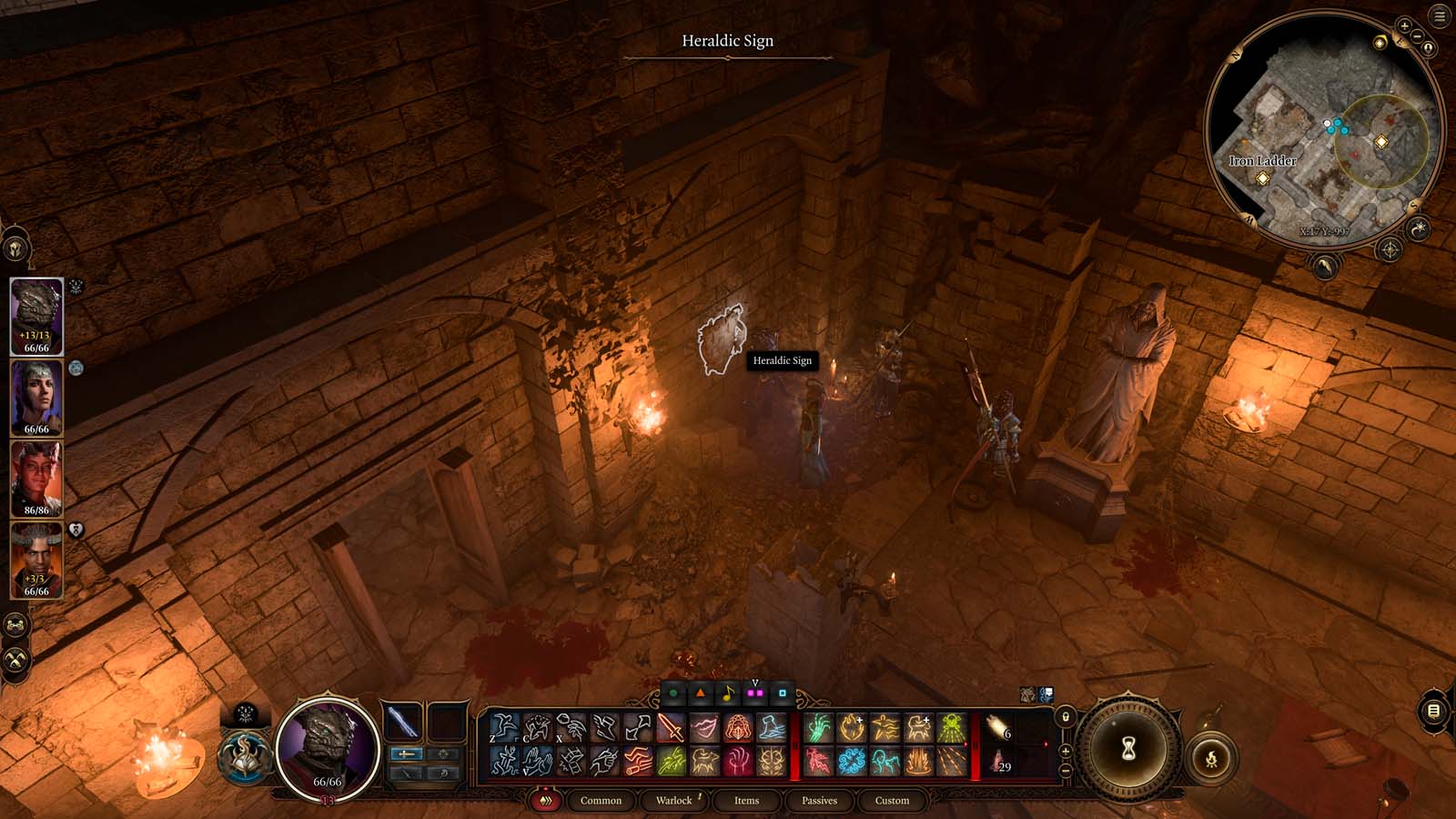Viewport: 1456px width, 819px height.
Task: Toggle the melee weapon set slot
Action: click(406, 754)
